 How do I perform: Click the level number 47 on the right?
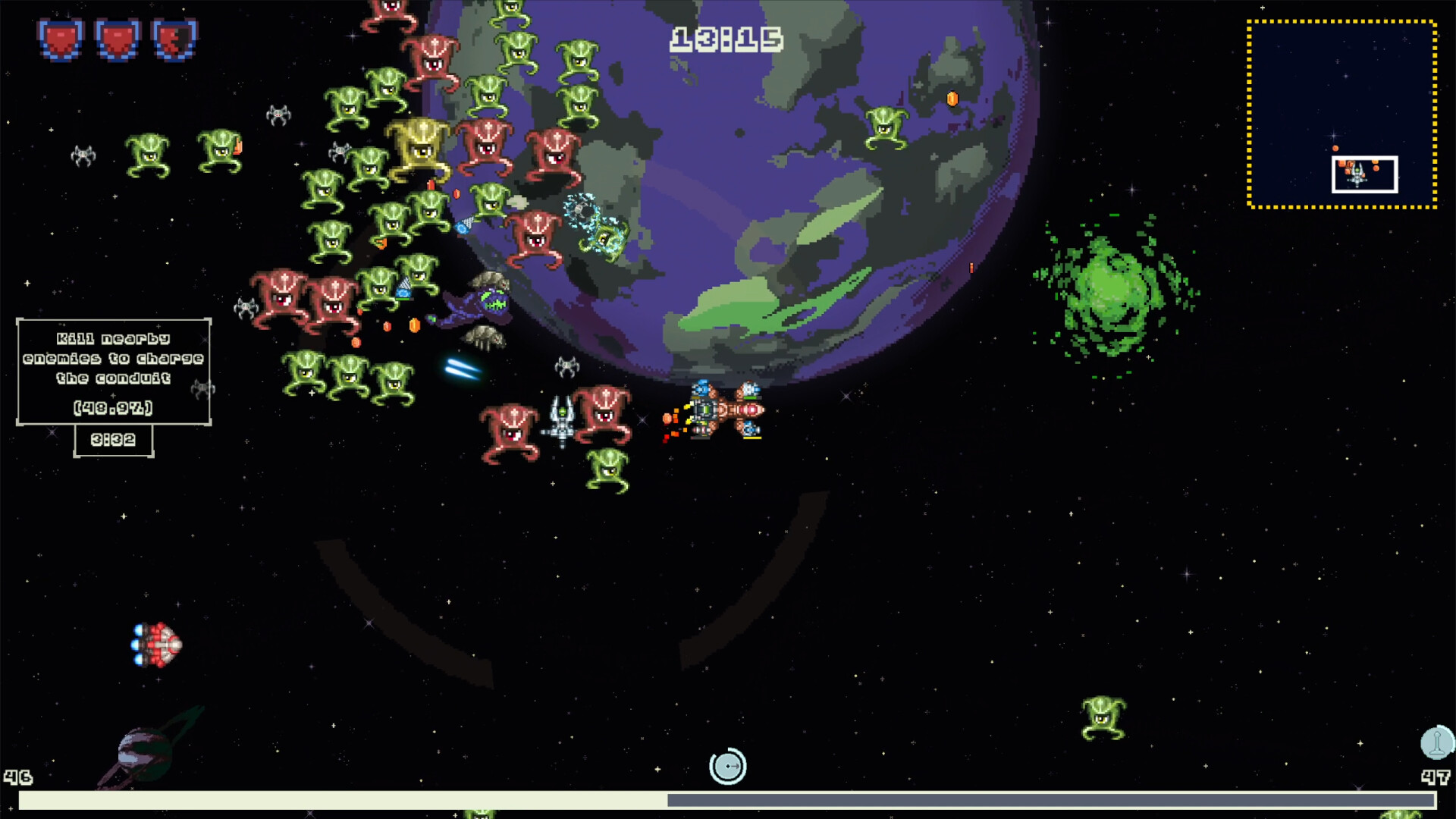[x=1435, y=777]
